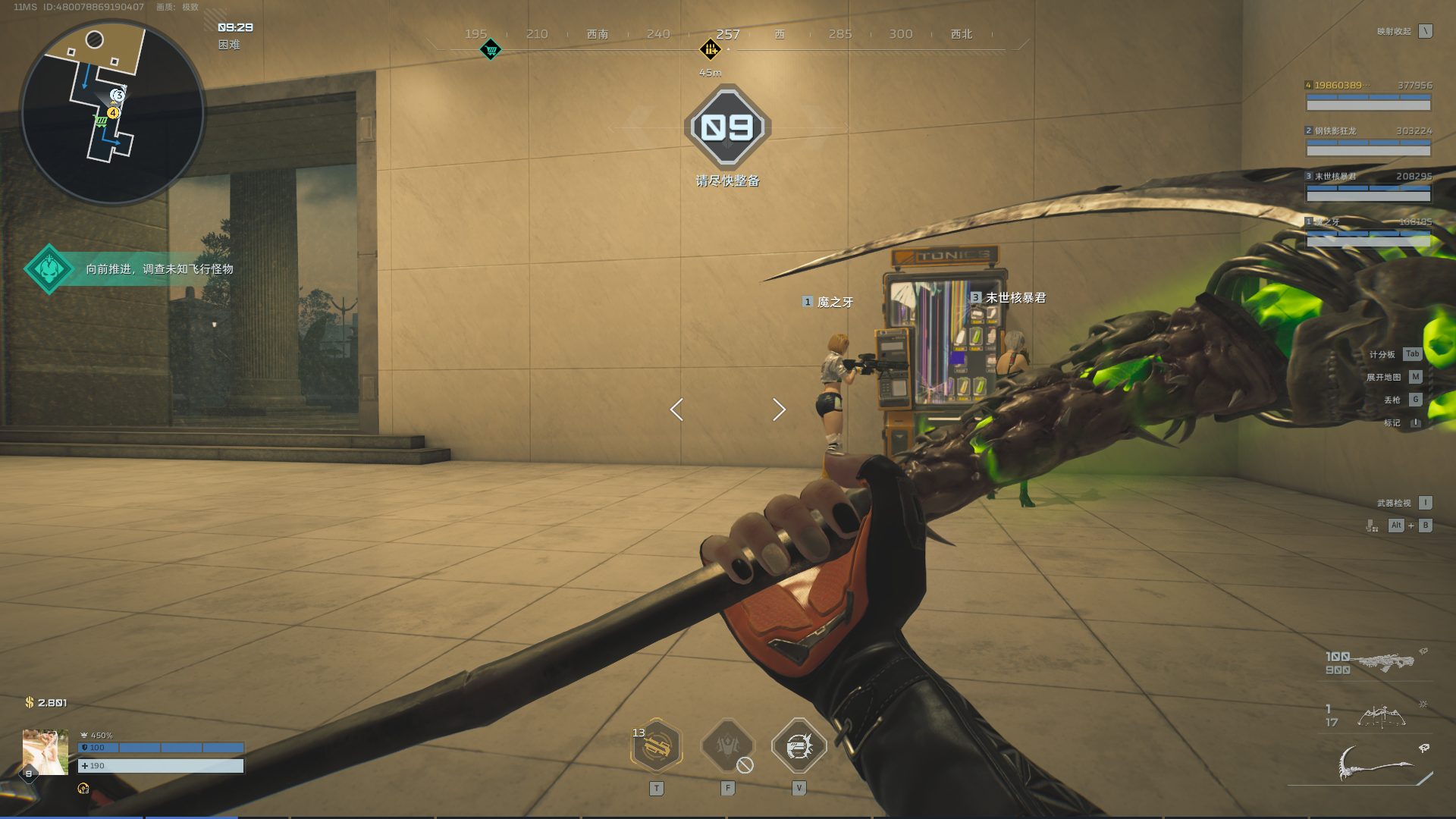This screenshot has width=1456, height=819.
Task: Select the objective tracker skull icon
Action: 49,269
